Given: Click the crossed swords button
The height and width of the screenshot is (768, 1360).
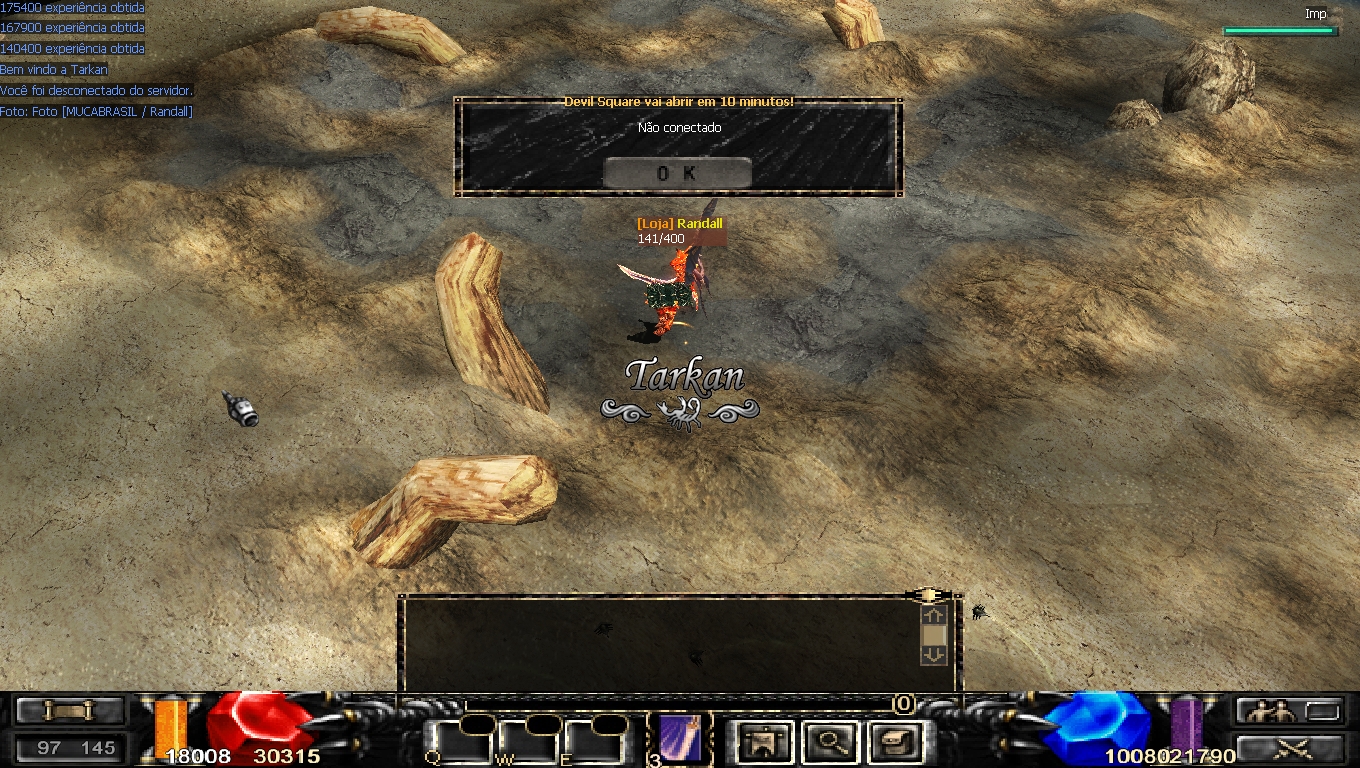Looking at the screenshot, I should (1289, 749).
